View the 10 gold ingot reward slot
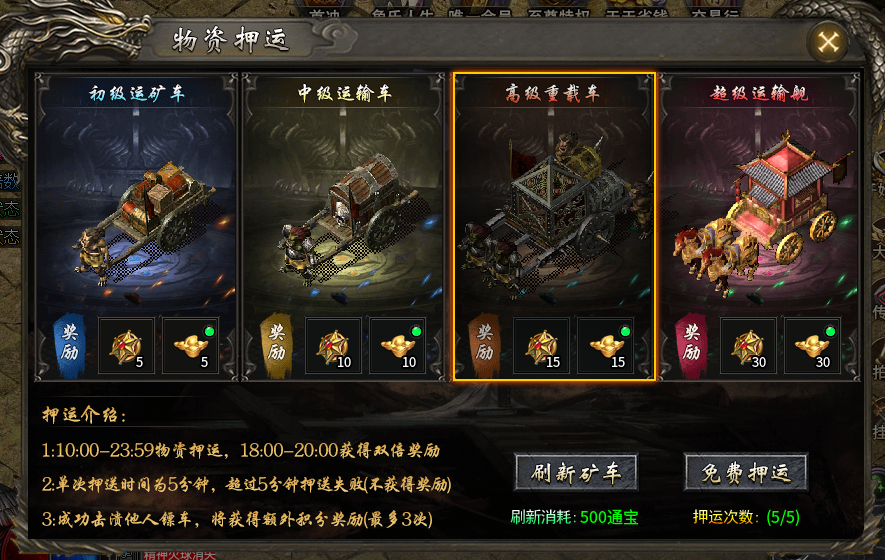The width and height of the screenshot is (885, 560). pyautogui.click(x=397, y=345)
